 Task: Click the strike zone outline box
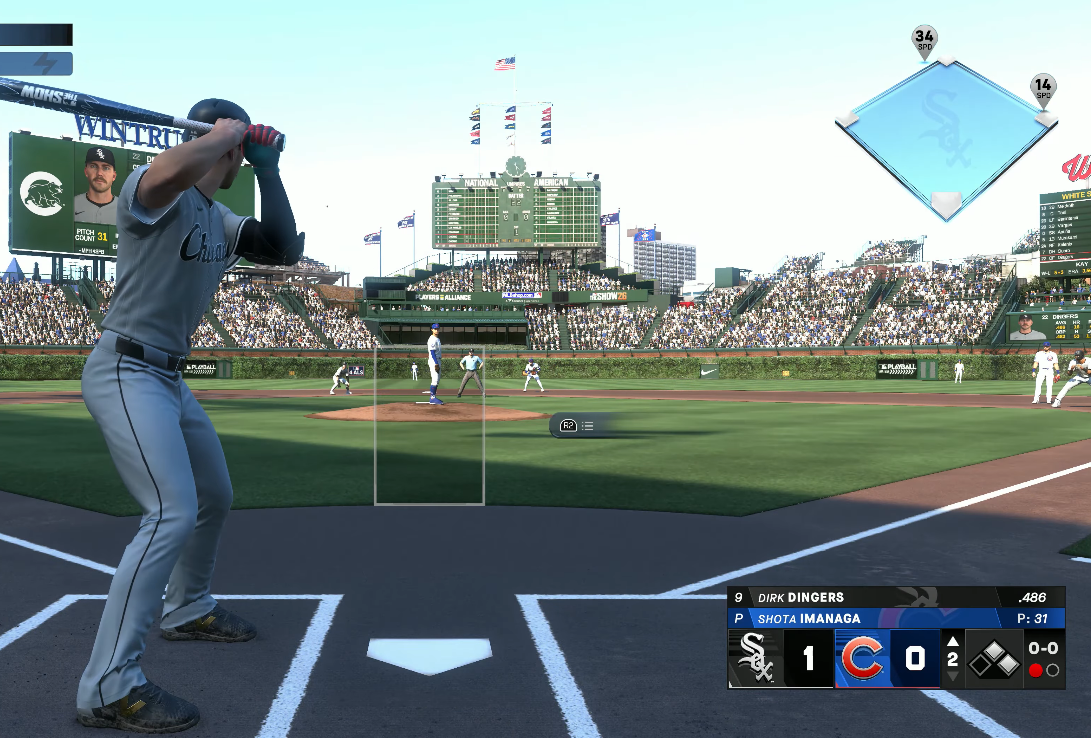429,425
